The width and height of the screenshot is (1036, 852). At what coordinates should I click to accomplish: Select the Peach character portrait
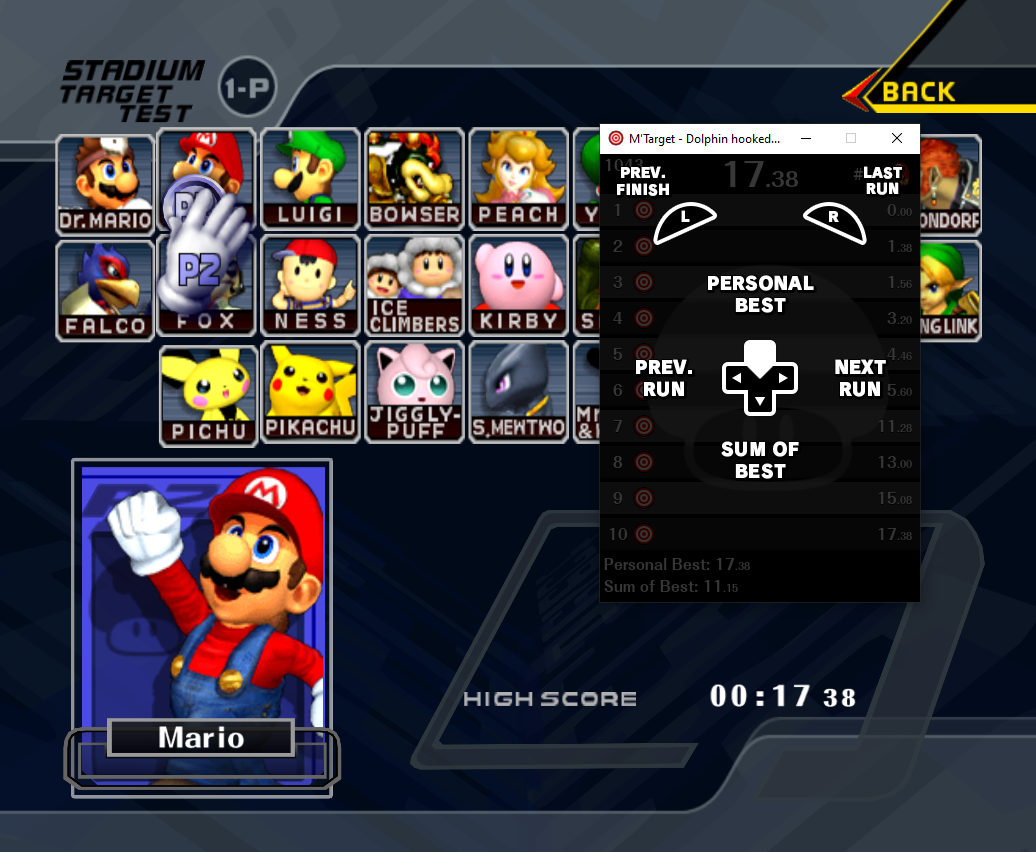coord(518,179)
